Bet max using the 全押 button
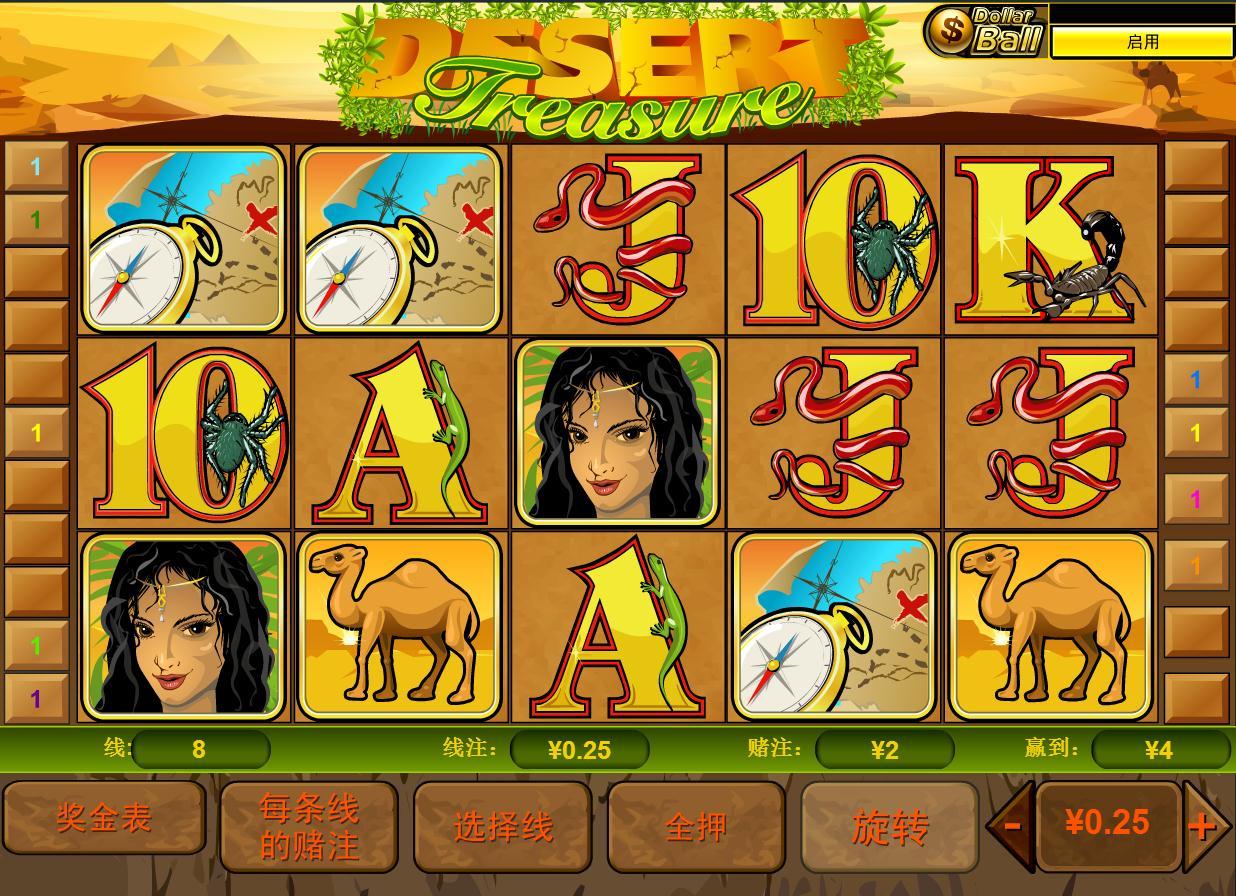 click(x=696, y=827)
